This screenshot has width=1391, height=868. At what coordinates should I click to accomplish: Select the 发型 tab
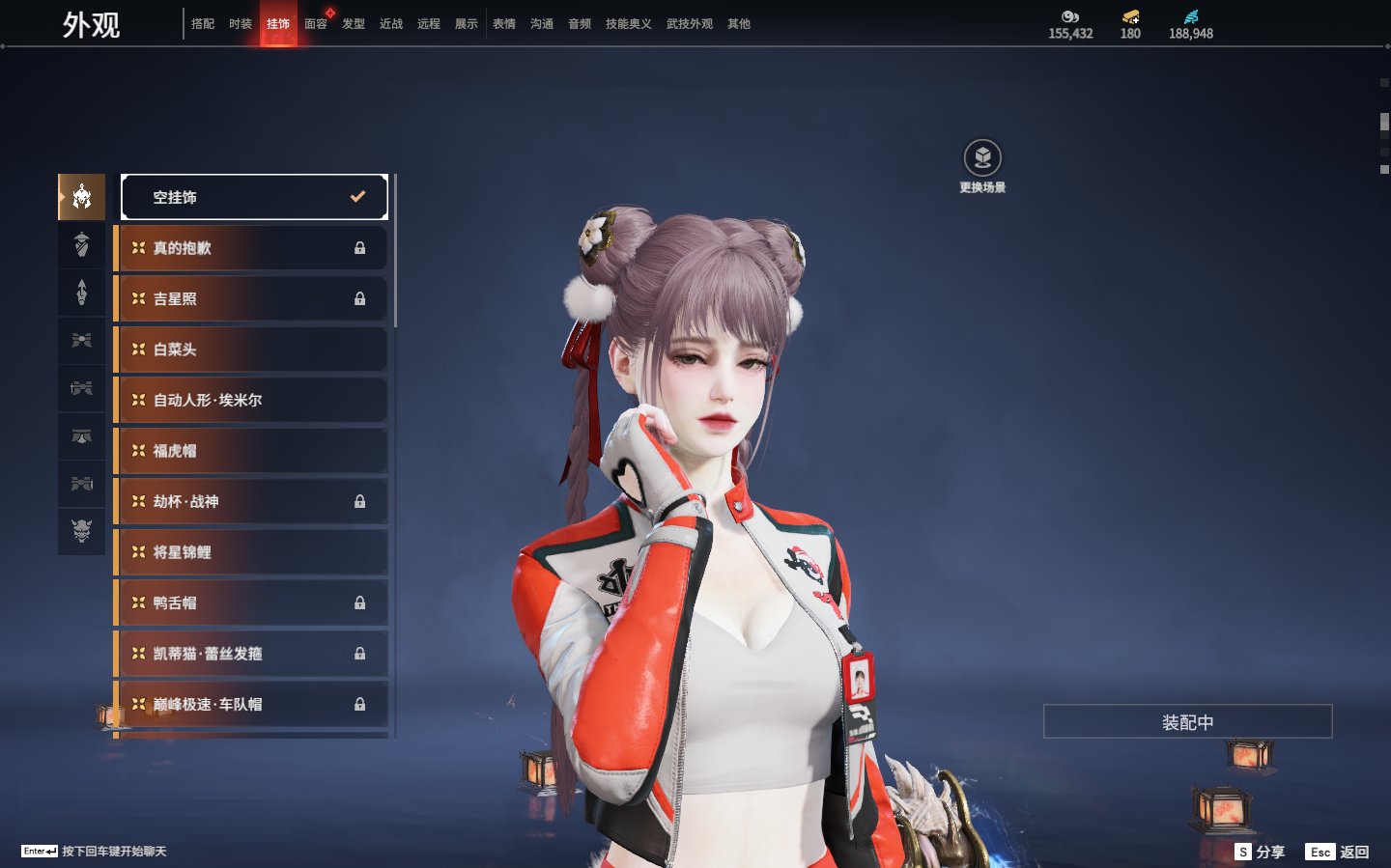tap(354, 24)
